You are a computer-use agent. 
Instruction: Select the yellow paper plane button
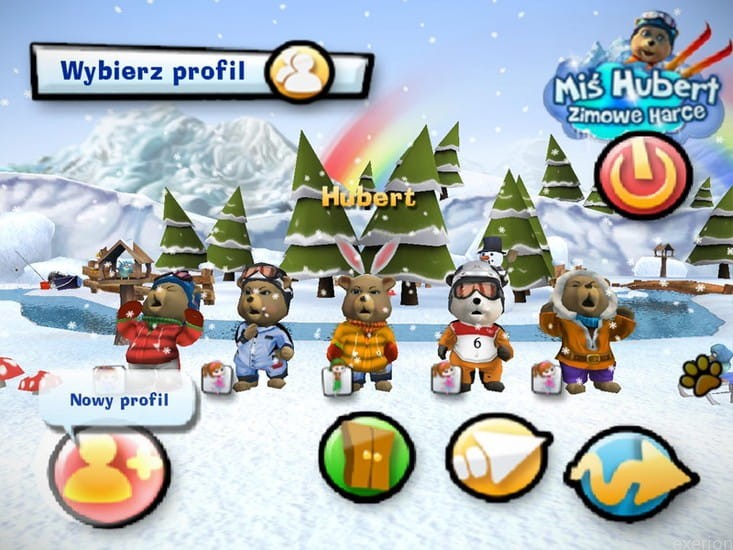[499, 457]
